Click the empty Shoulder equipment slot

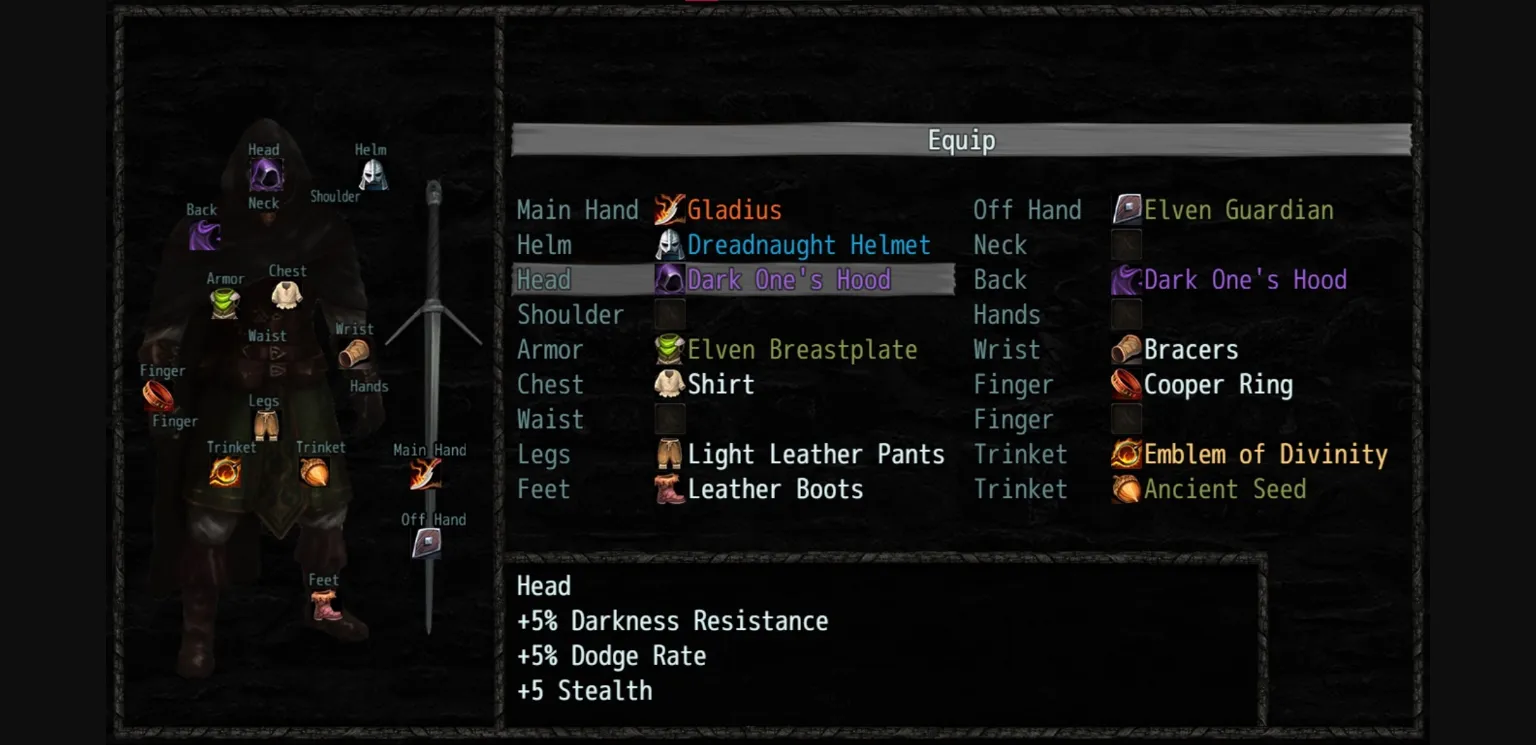670,314
